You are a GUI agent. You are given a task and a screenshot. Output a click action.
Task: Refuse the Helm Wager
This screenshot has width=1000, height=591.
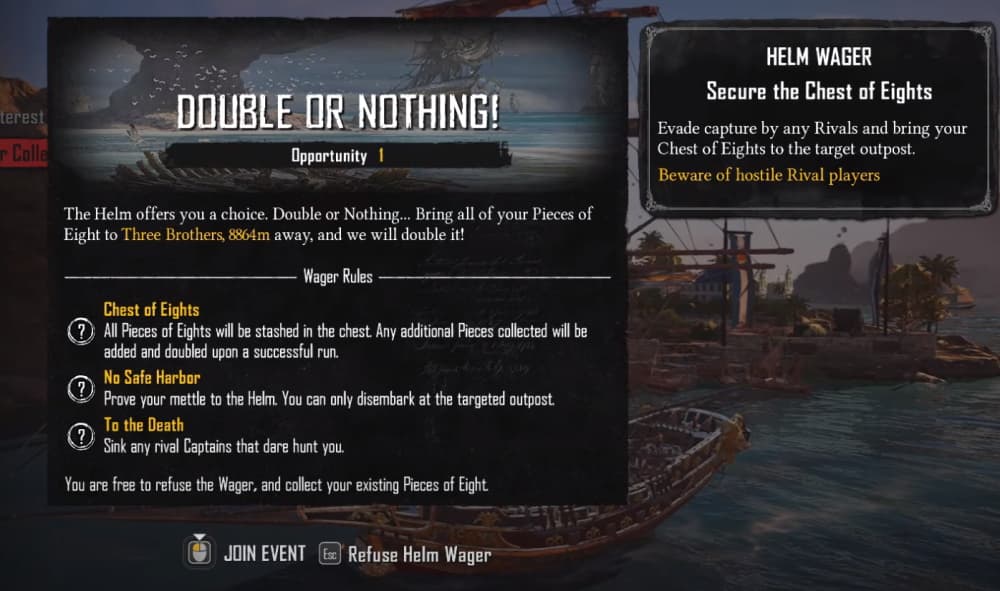point(406,554)
